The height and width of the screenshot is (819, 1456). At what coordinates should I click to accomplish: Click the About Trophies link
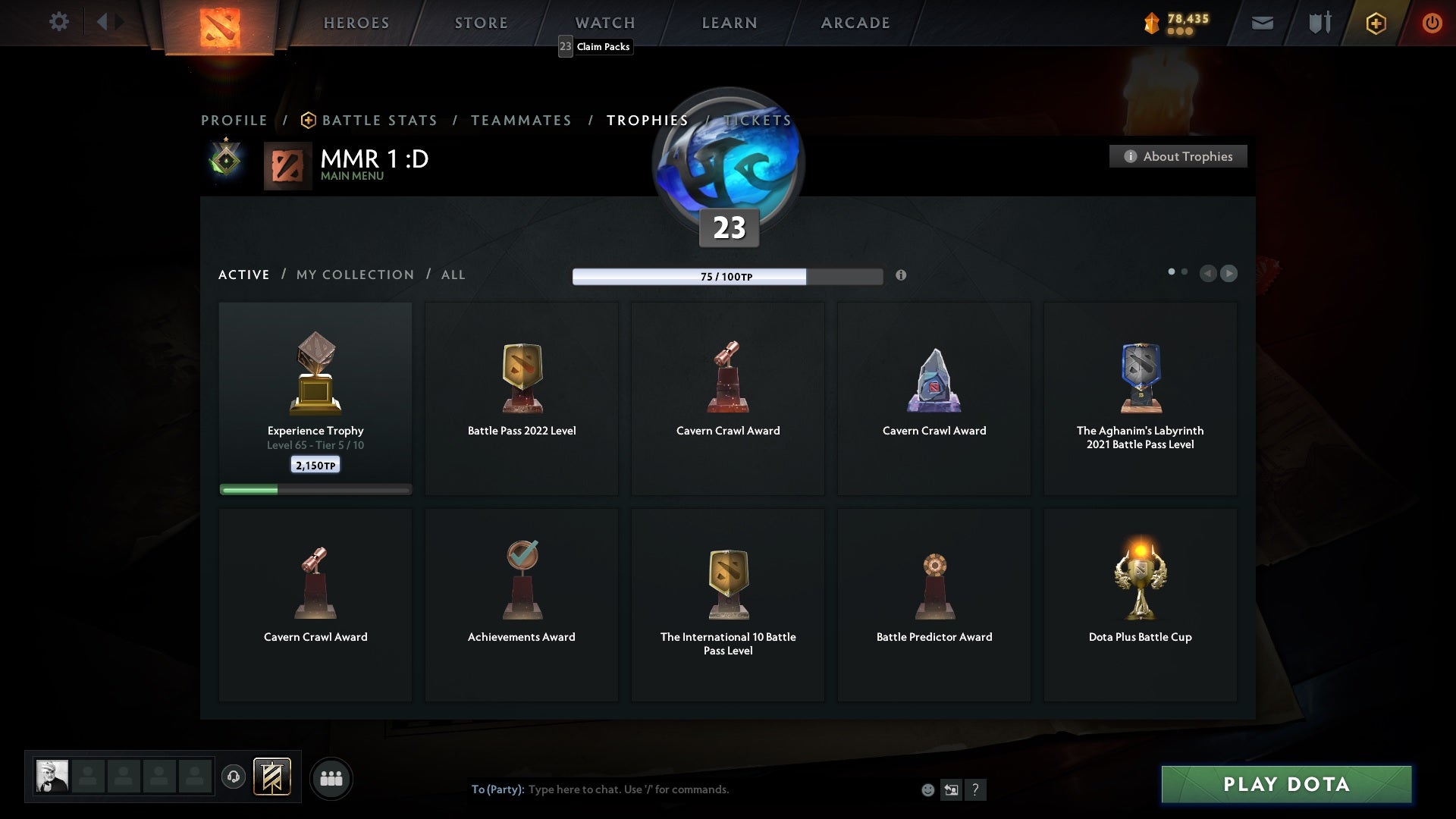tap(1178, 156)
